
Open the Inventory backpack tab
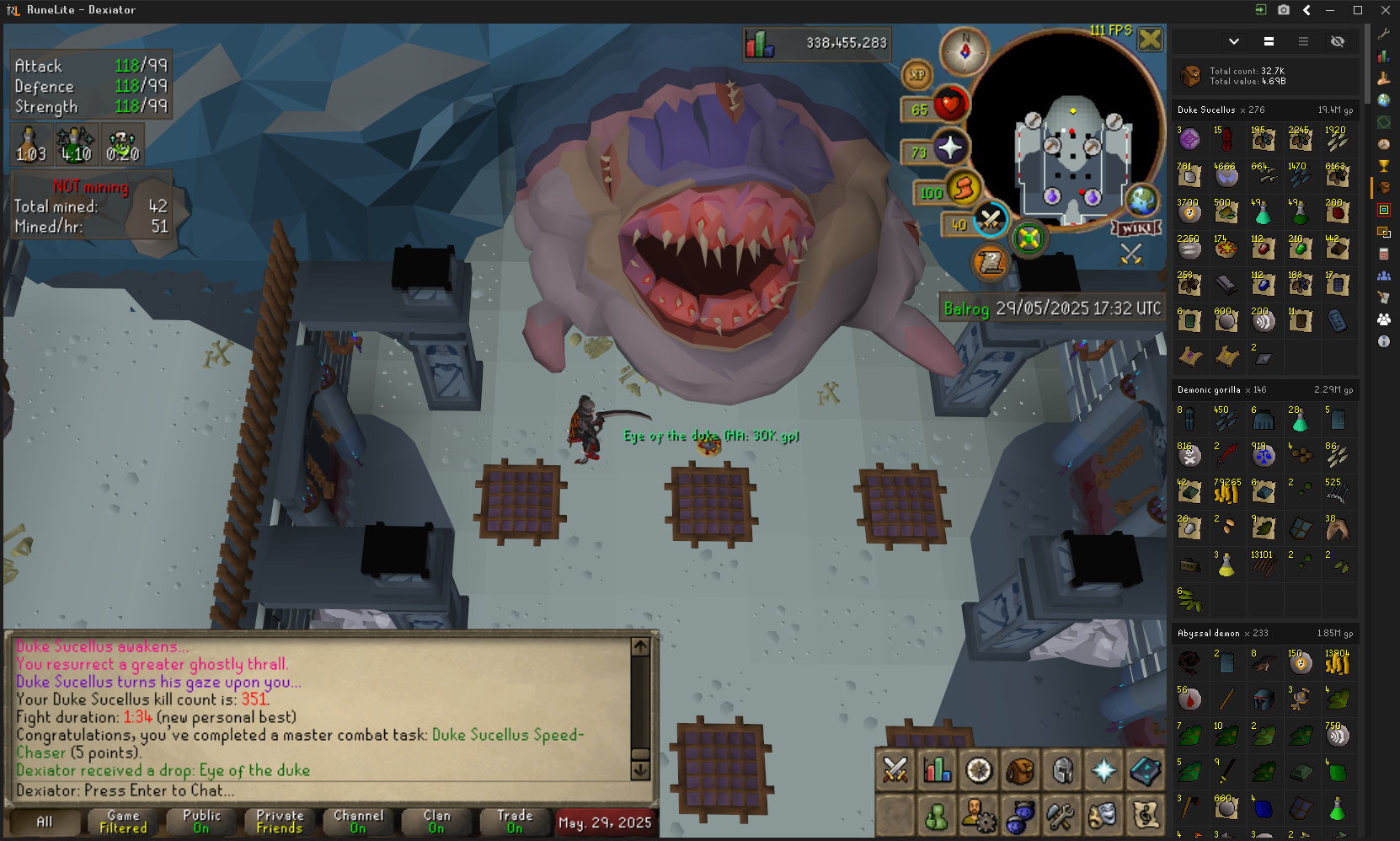1020,770
